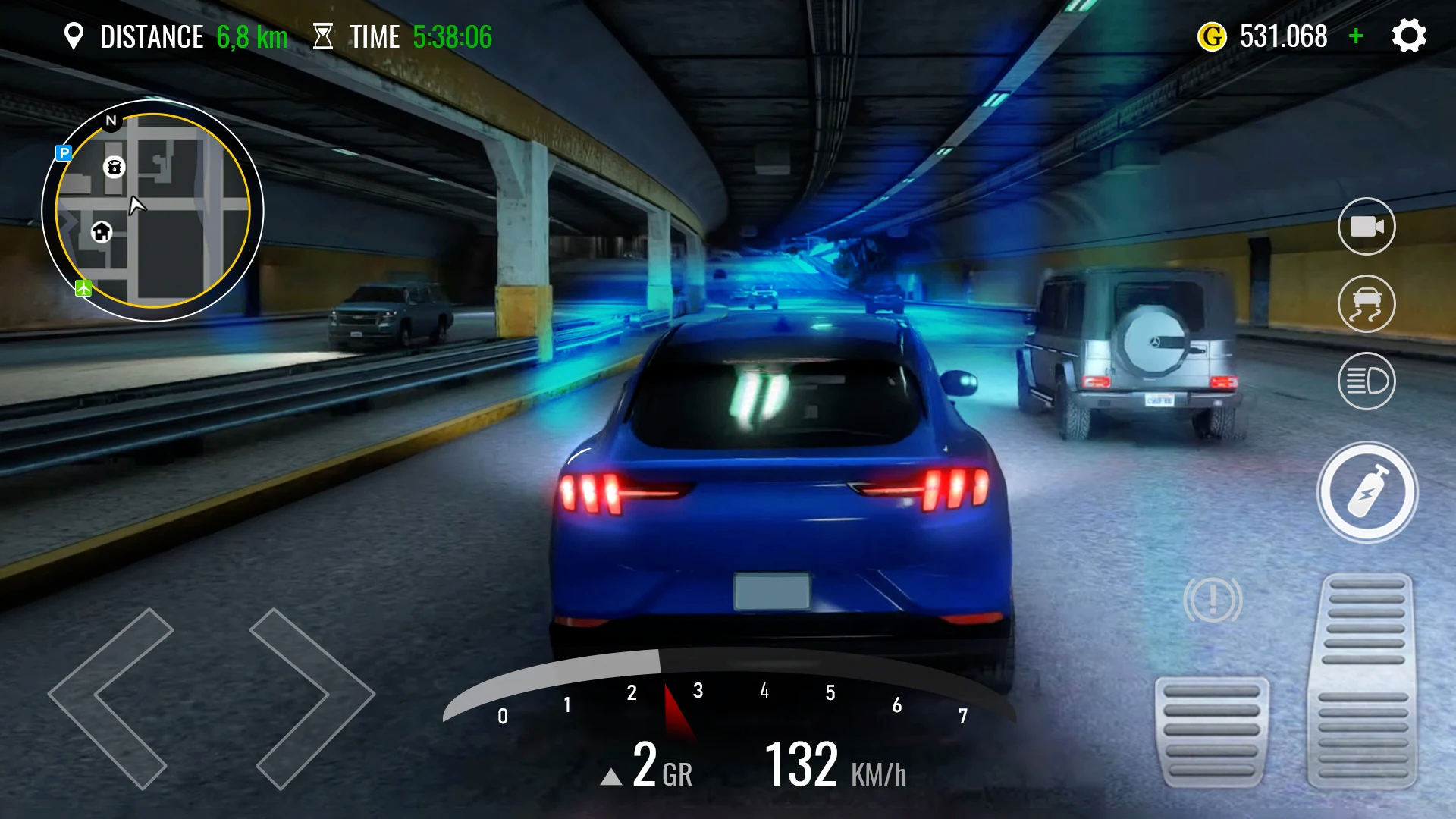The width and height of the screenshot is (1456, 819).
Task: Open the circular minimap
Action: pyautogui.click(x=152, y=211)
